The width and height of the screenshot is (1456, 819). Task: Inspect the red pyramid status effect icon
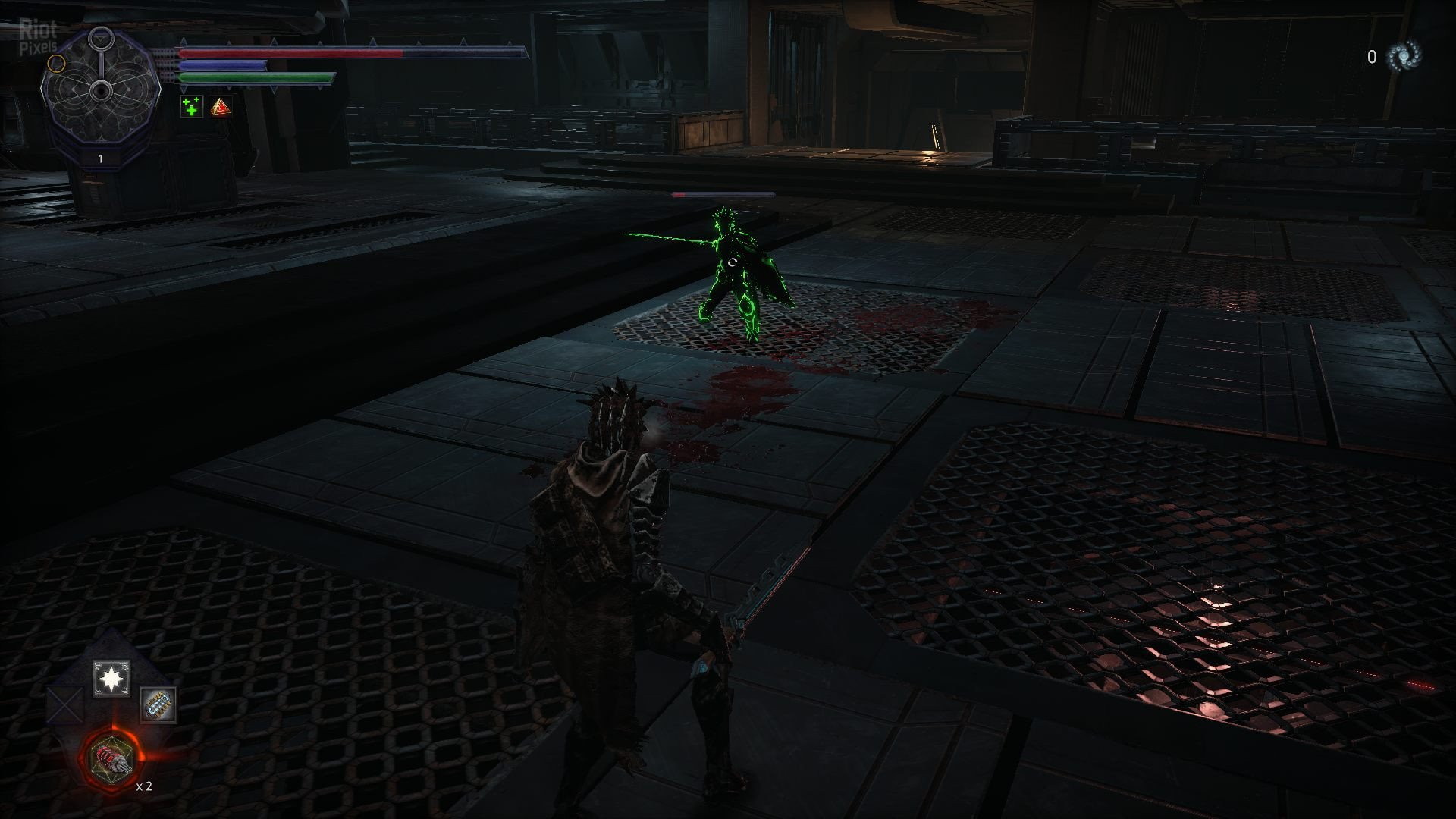point(221,106)
